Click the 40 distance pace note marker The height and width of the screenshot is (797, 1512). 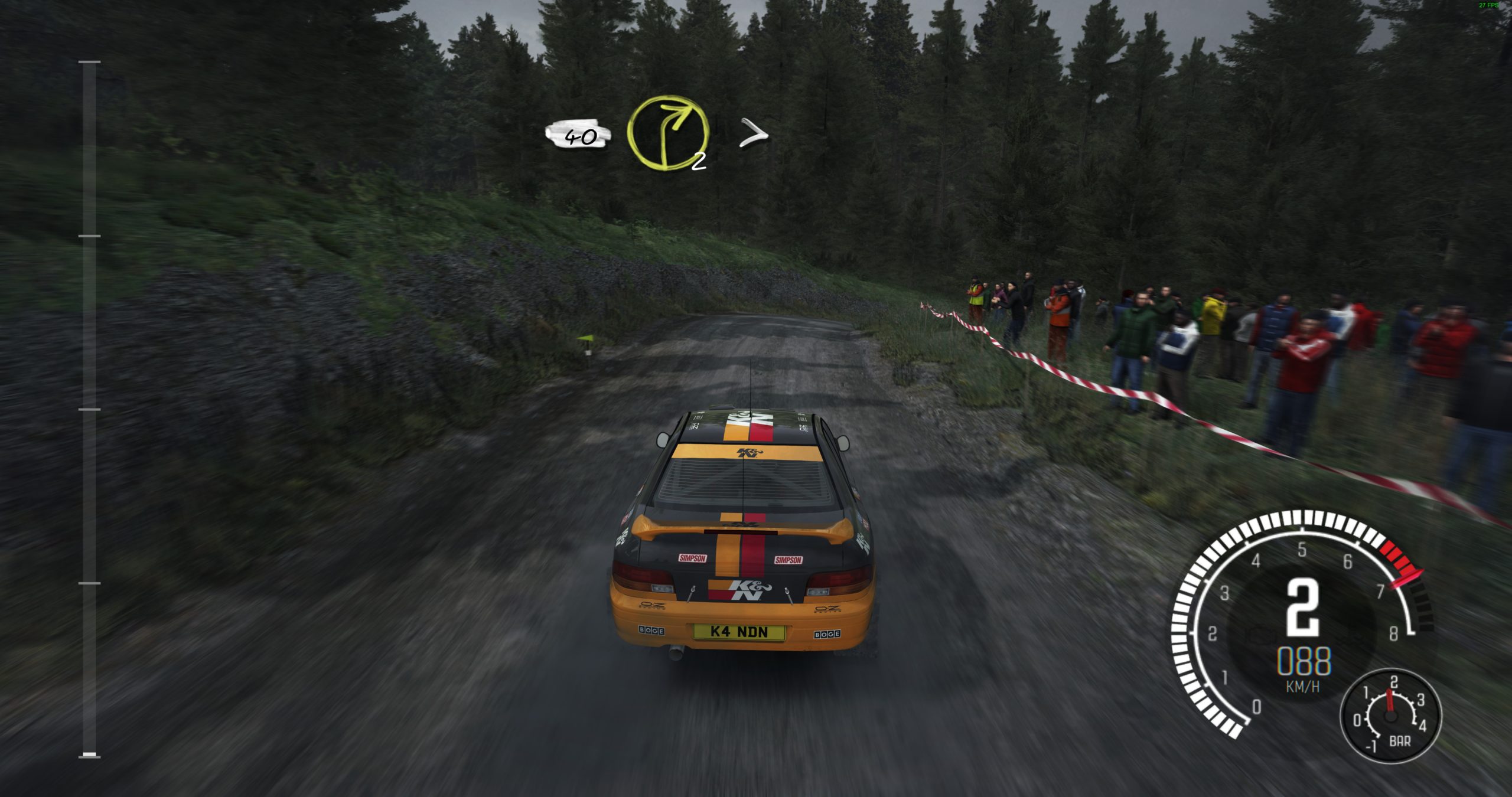(579, 135)
